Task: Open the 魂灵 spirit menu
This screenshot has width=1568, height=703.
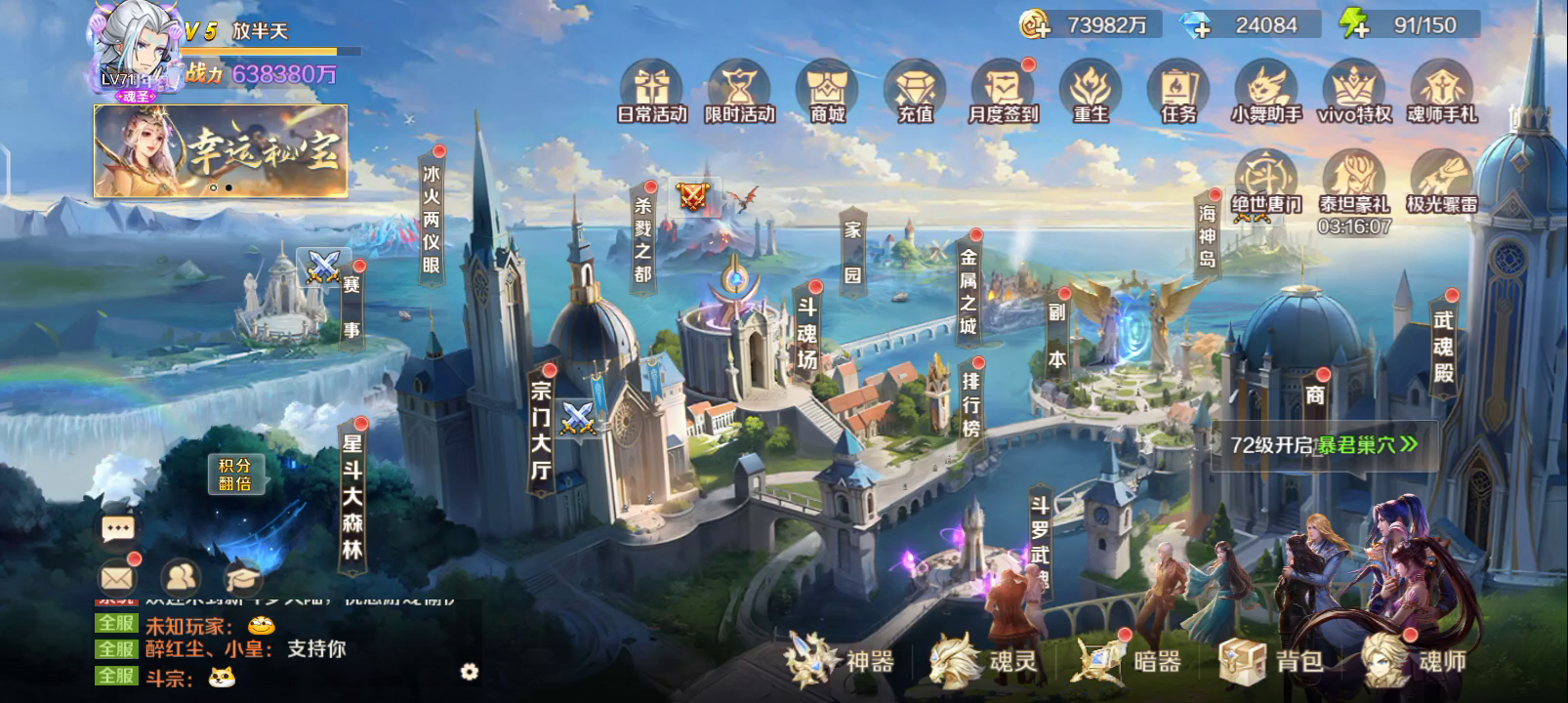Action: pos(982,661)
